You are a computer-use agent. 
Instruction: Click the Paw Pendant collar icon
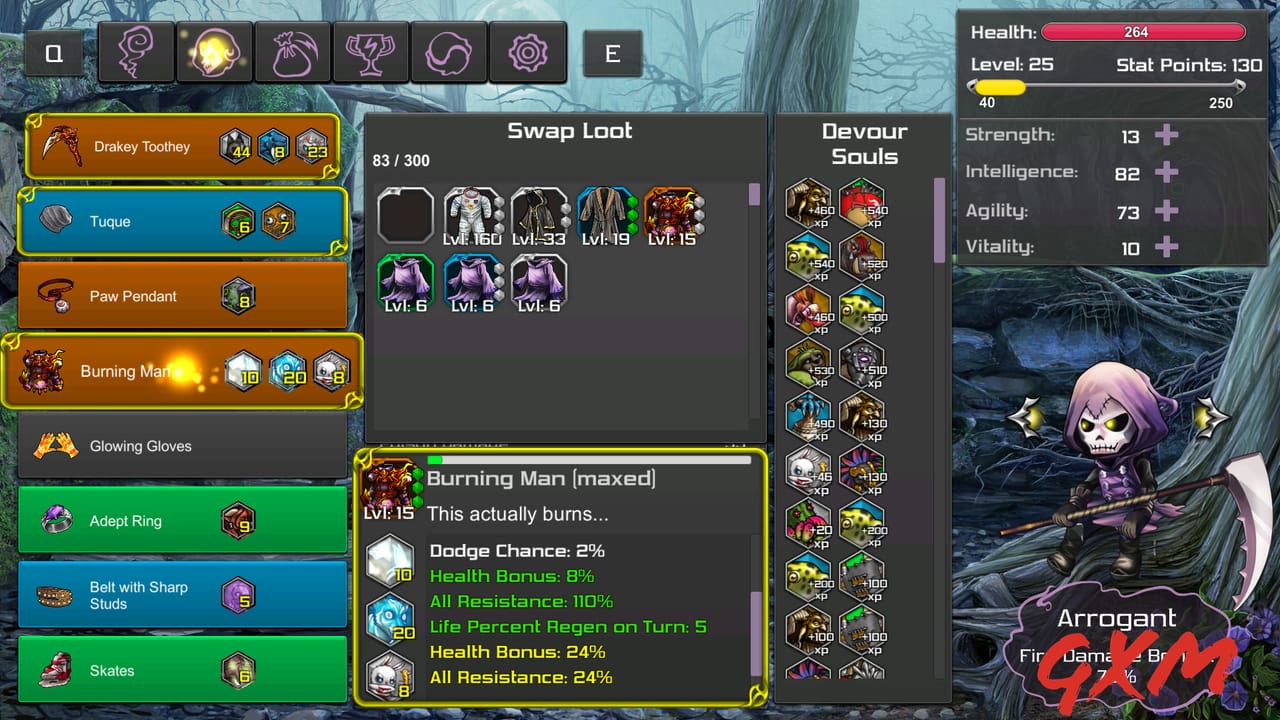[x=55, y=295]
